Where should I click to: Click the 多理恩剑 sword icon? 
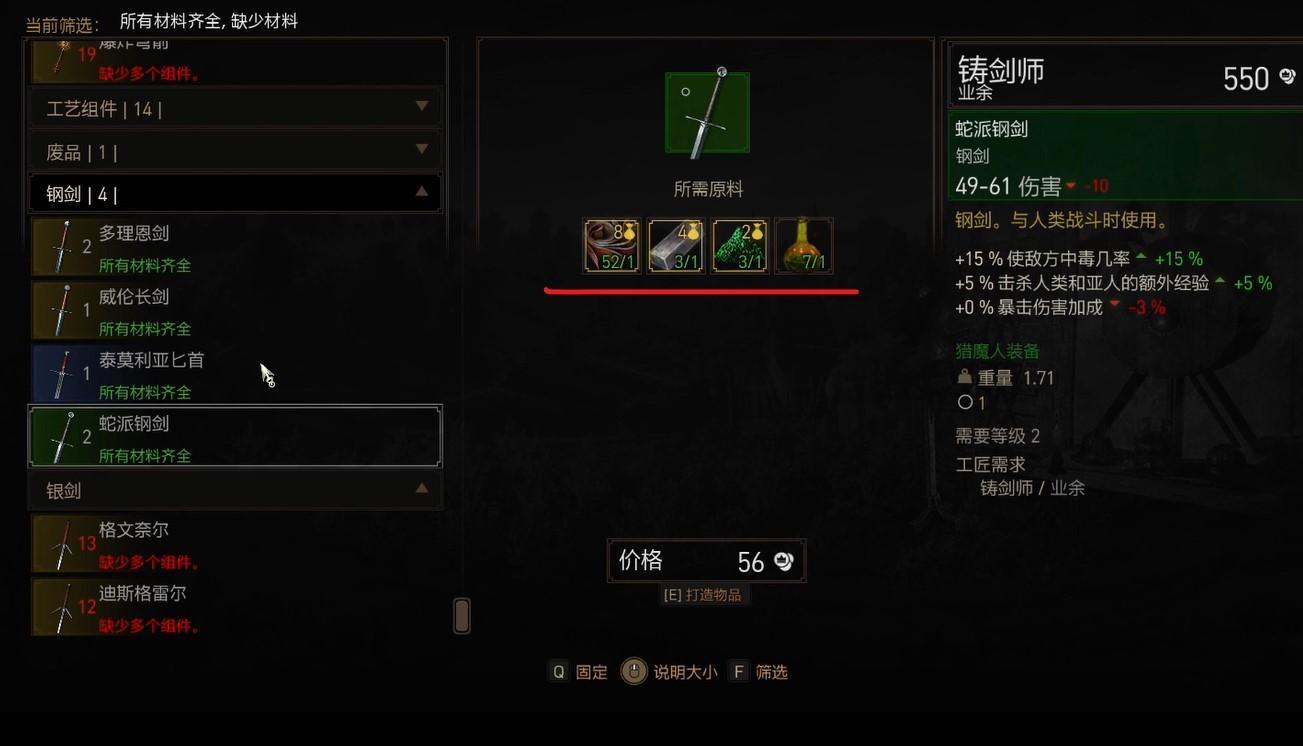pyautogui.click(x=63, y=247)
